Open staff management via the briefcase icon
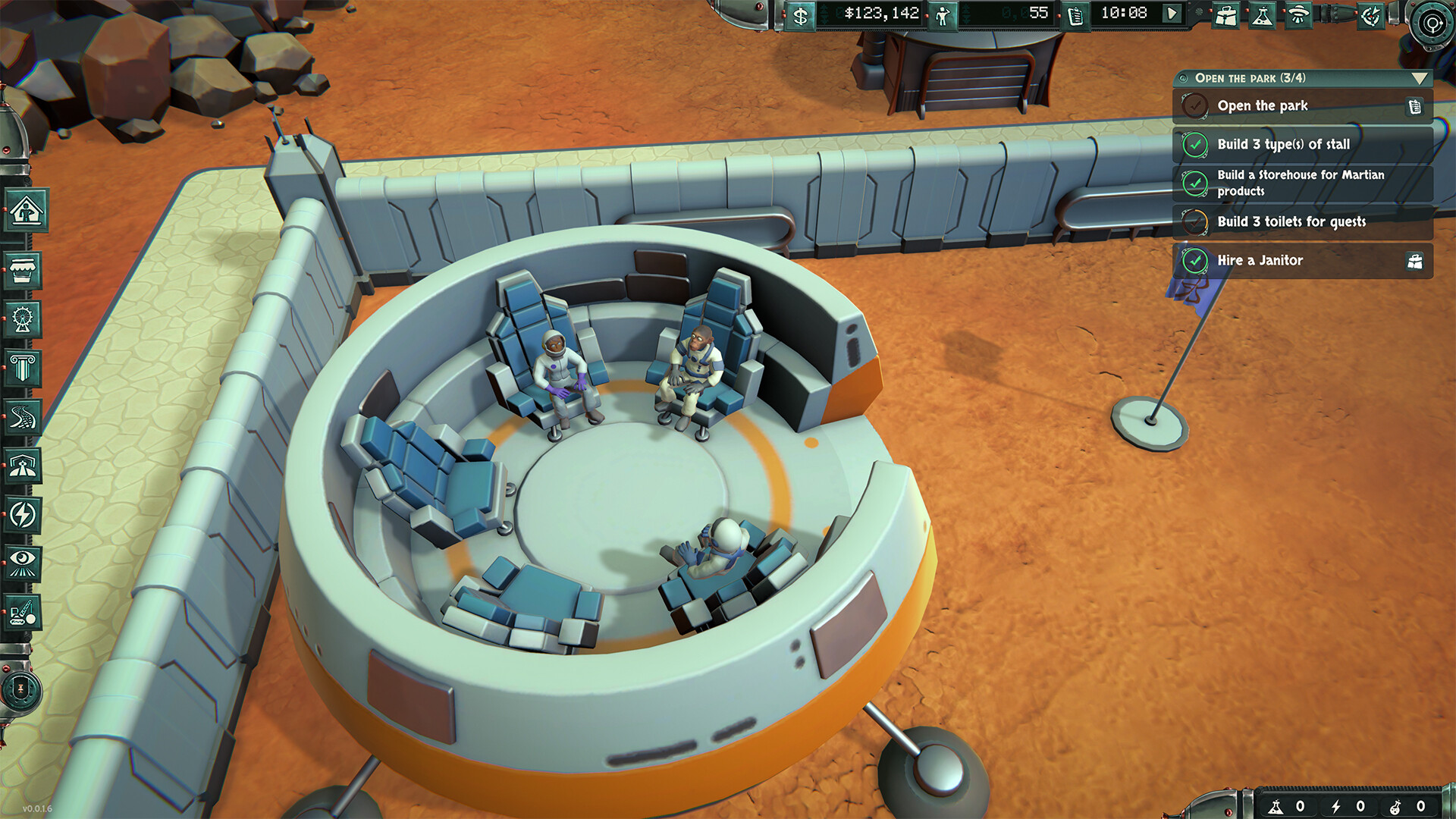Image resolution: width=1456 pixels, height=819 pixels. coord(1226,14)
